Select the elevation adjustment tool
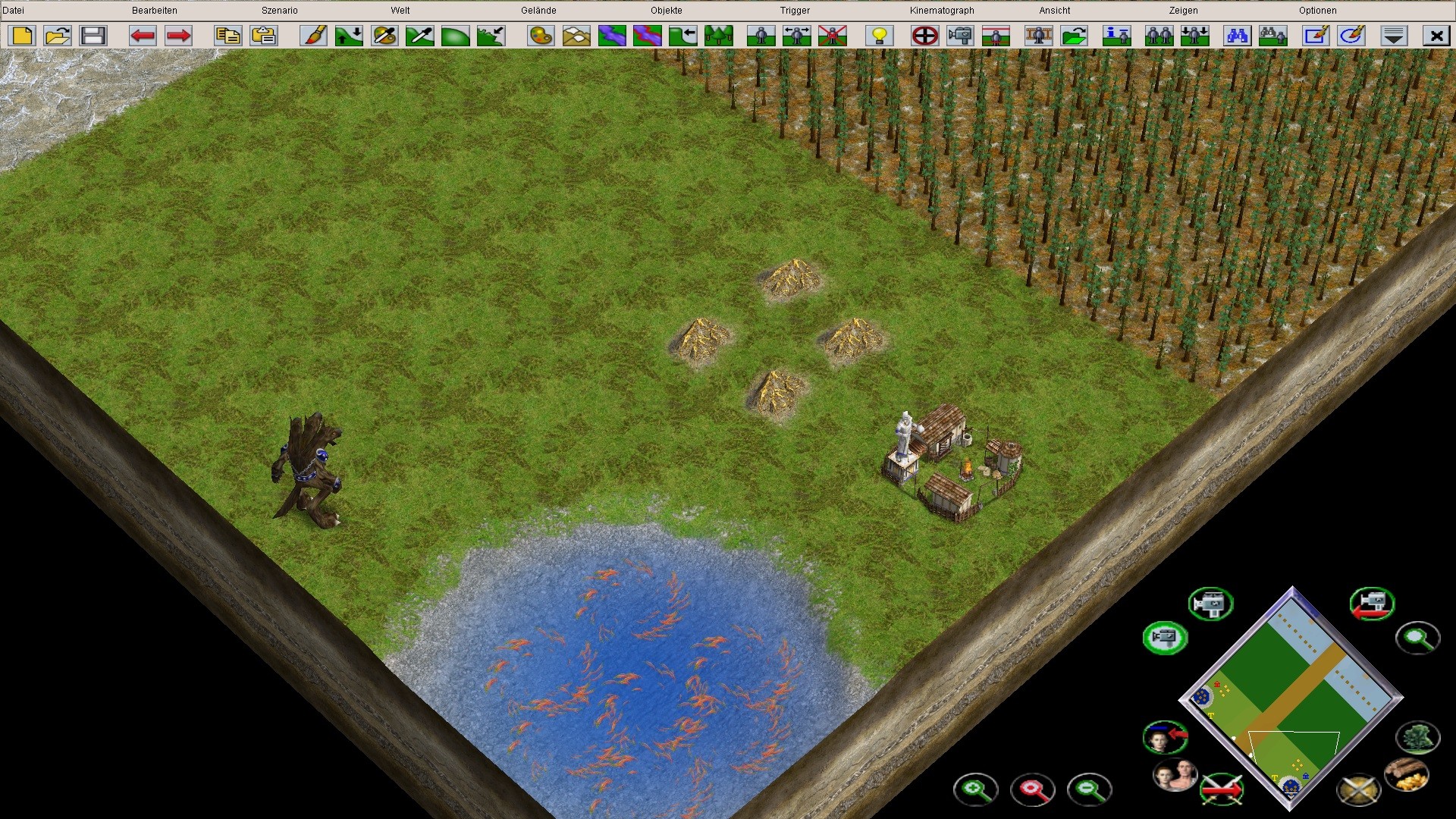This screenshot has width=1456, height=819. [348, 36]
